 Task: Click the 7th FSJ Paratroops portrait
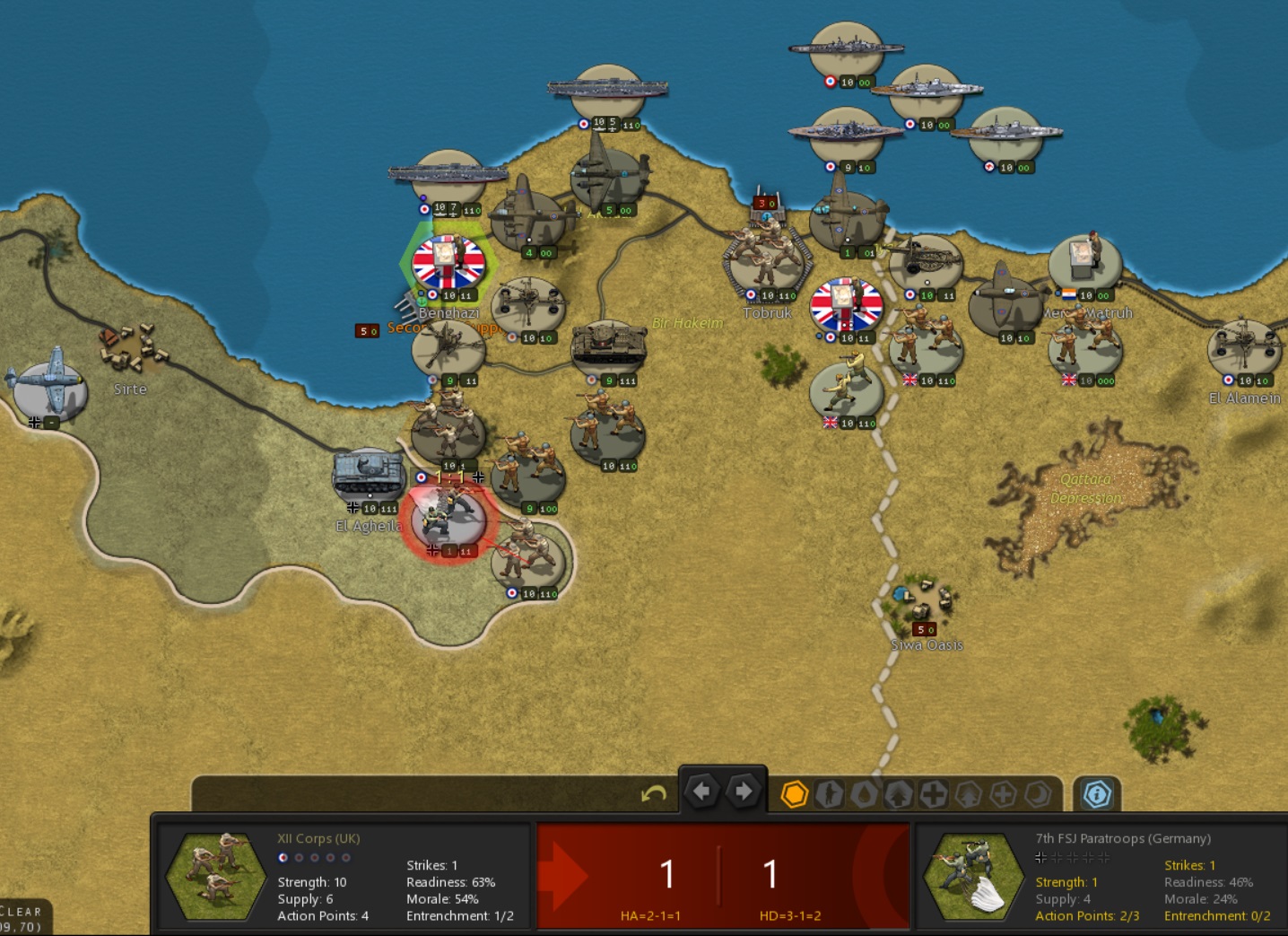click(x=972, y=877)
